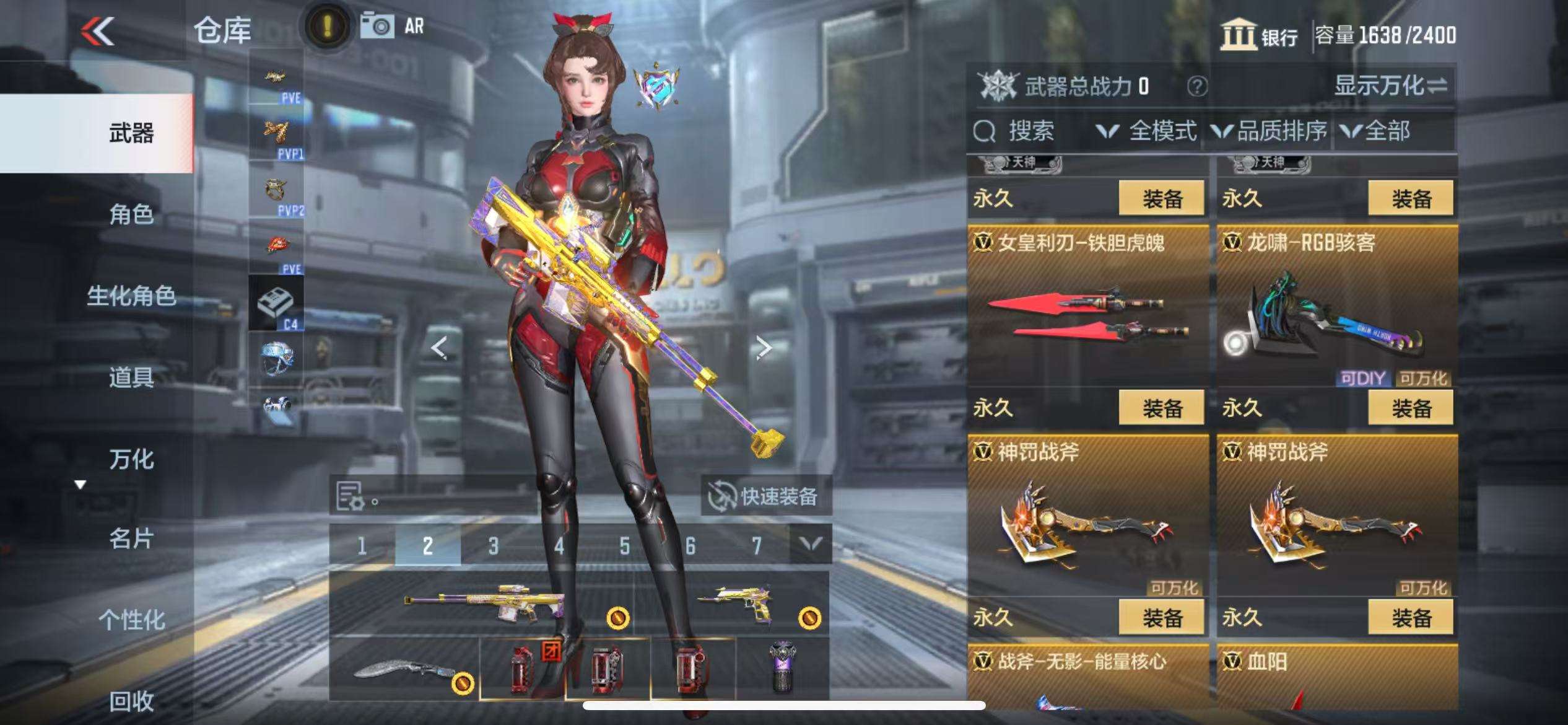Open the 全模式 mode filter dropdown

pyautogui.click(x=1146, y=131)
